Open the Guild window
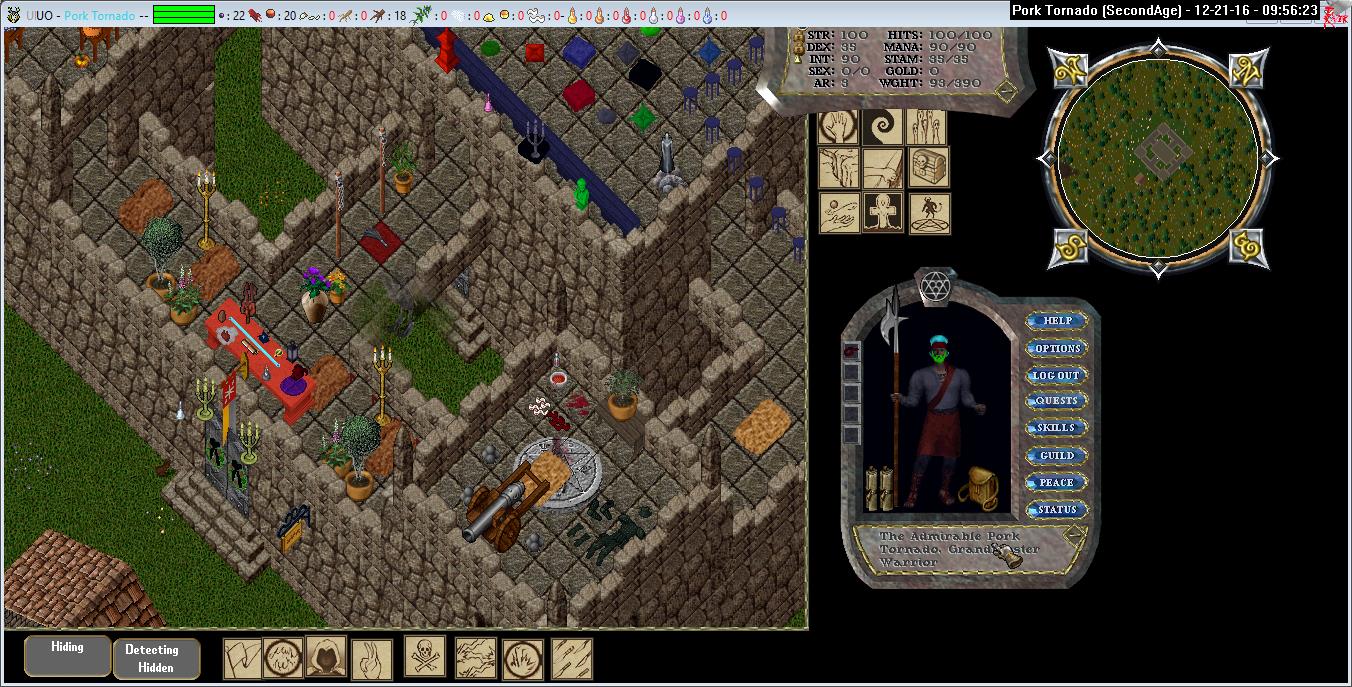 (1057, 455)
